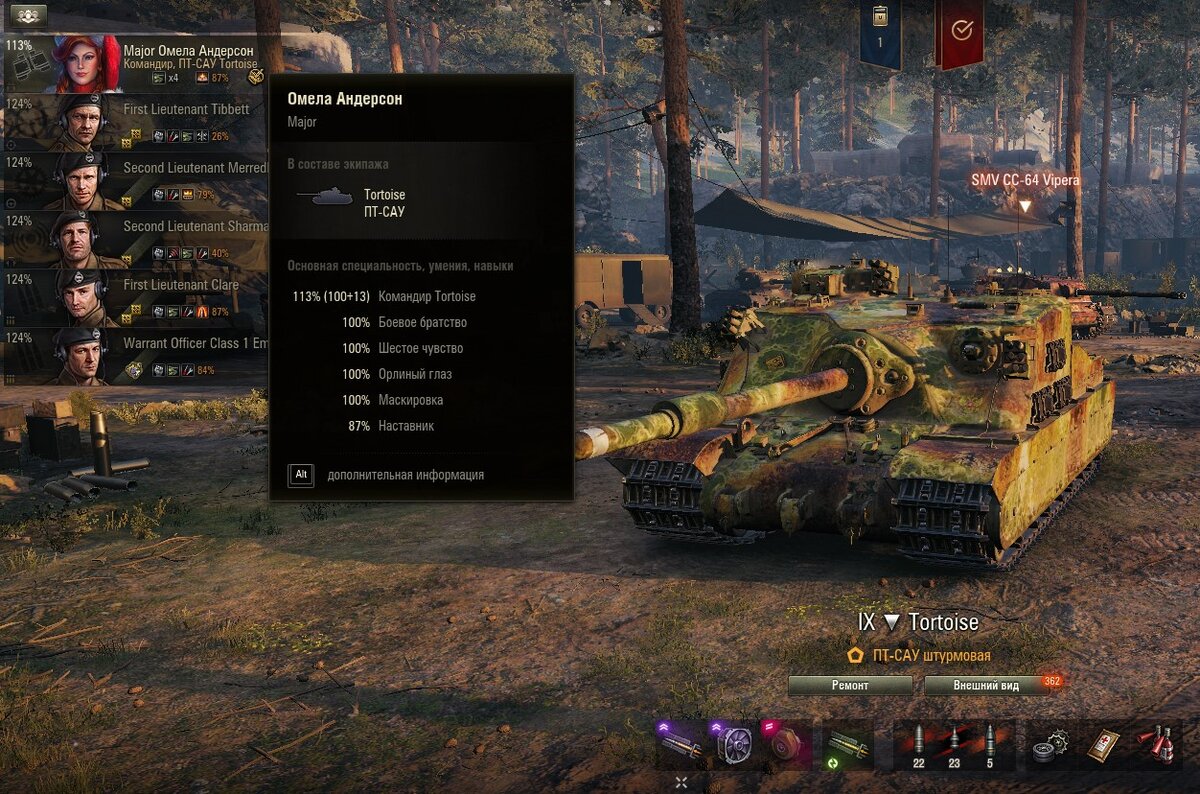This screenshot has height=794, width=1200.
Task: Select the ventilation fan equipment slot
Action: pos(735,745)
